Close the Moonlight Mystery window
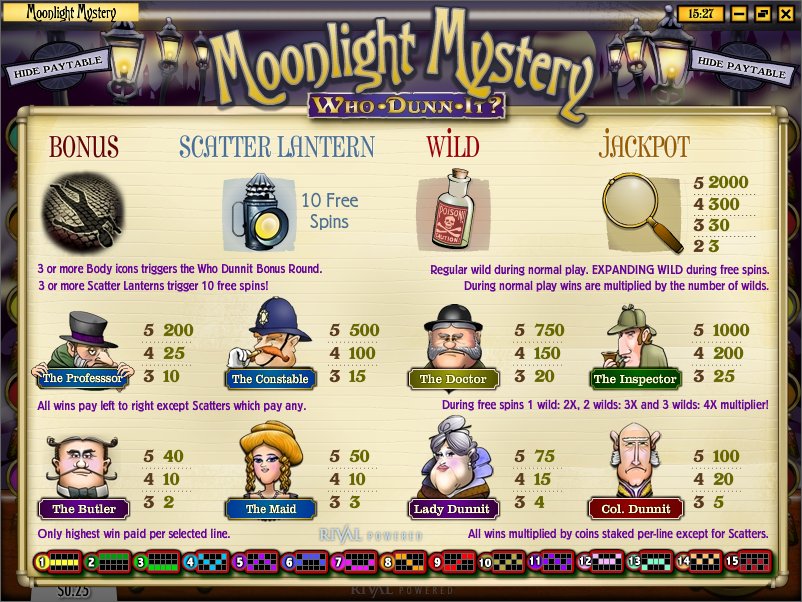 pos(784,14)
